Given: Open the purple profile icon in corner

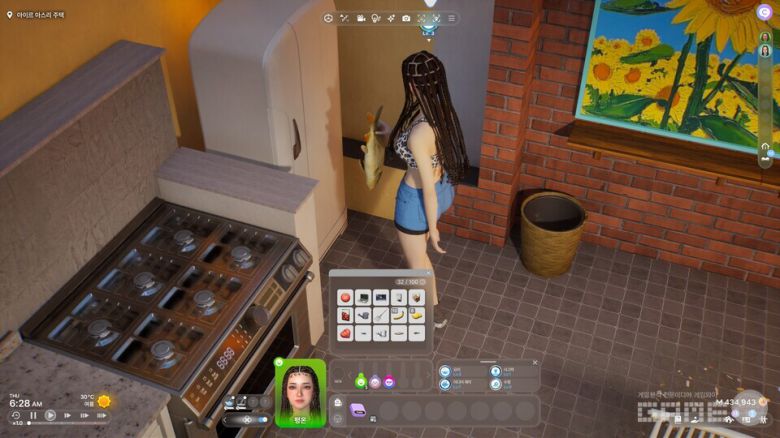Looking at the screenshot, I should 764,12.
